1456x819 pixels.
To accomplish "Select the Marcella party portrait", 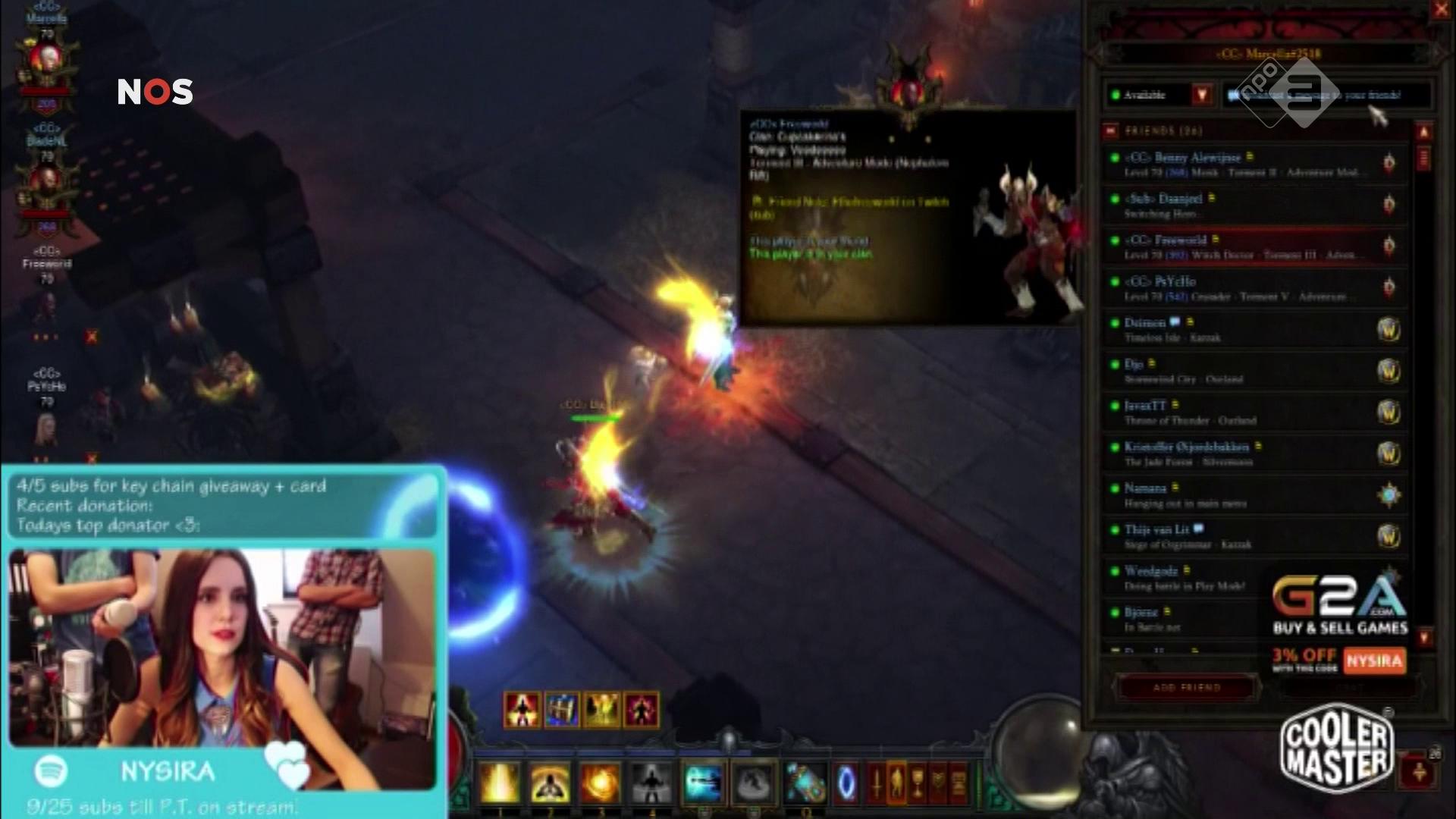I will (47, 61).
